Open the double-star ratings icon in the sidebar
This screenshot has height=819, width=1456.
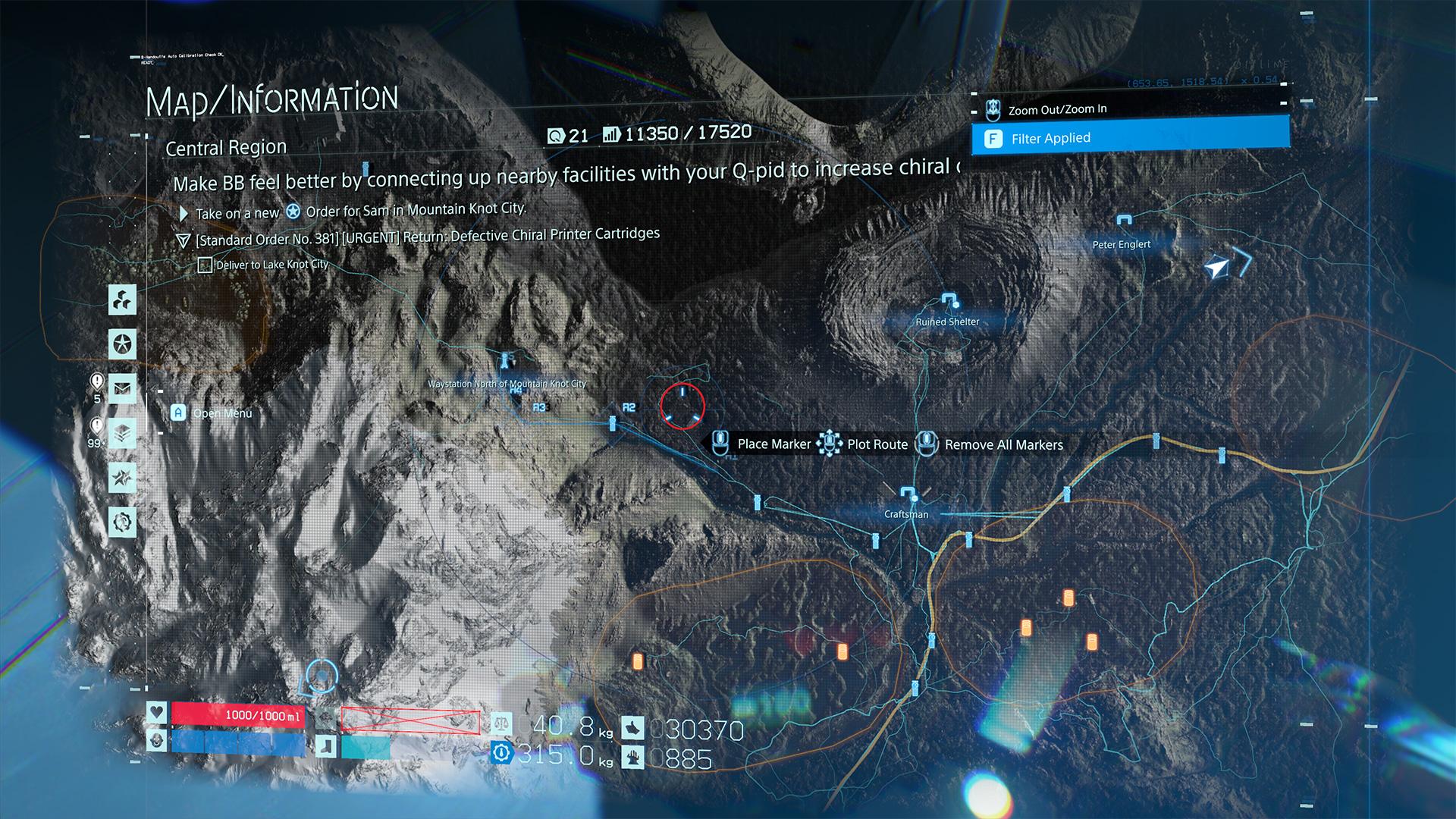[x=122, y=478]
